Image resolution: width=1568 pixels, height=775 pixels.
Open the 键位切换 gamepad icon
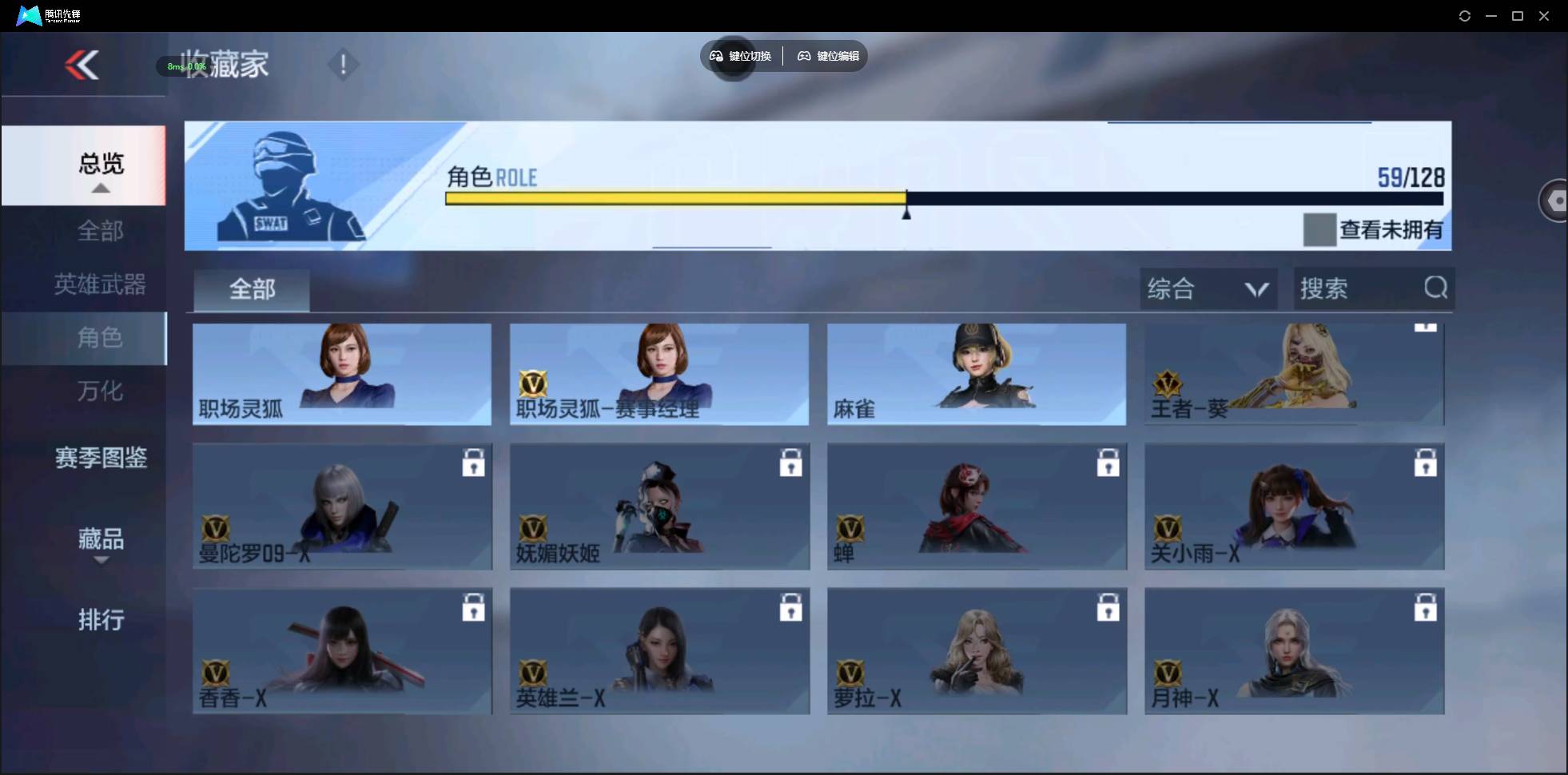715,56
